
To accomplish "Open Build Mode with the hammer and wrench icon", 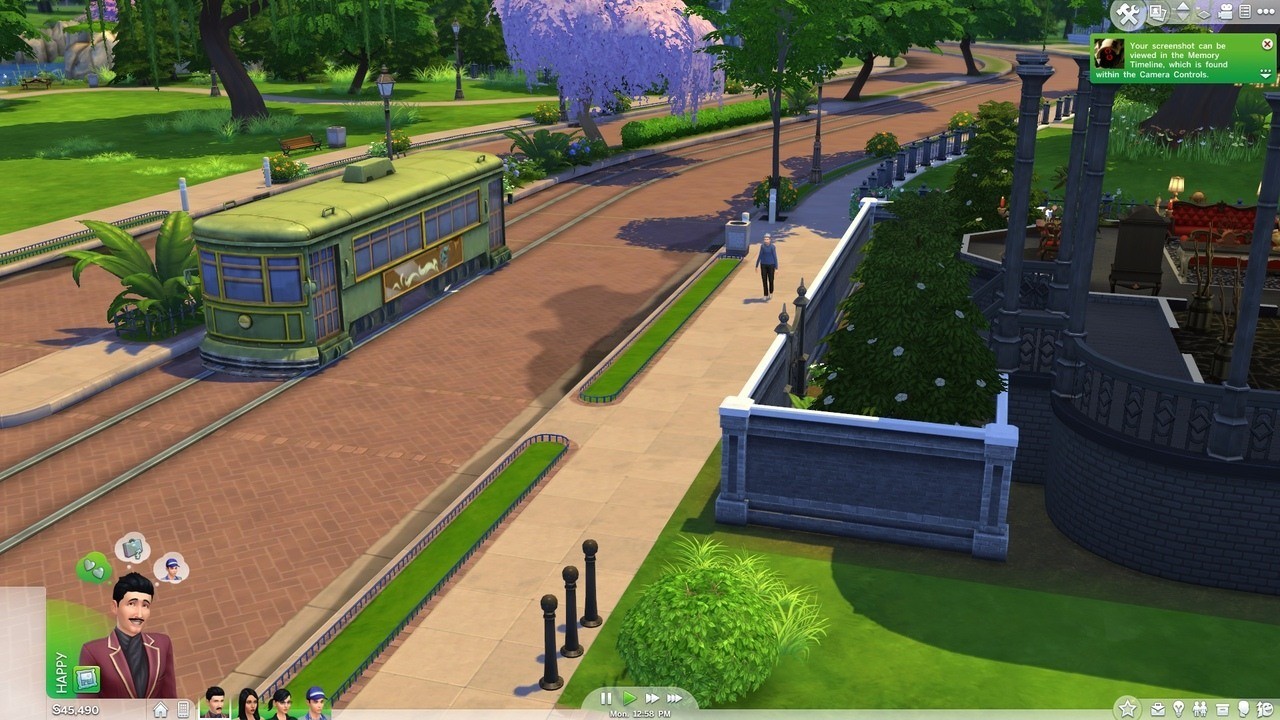I will [1127, 13].
